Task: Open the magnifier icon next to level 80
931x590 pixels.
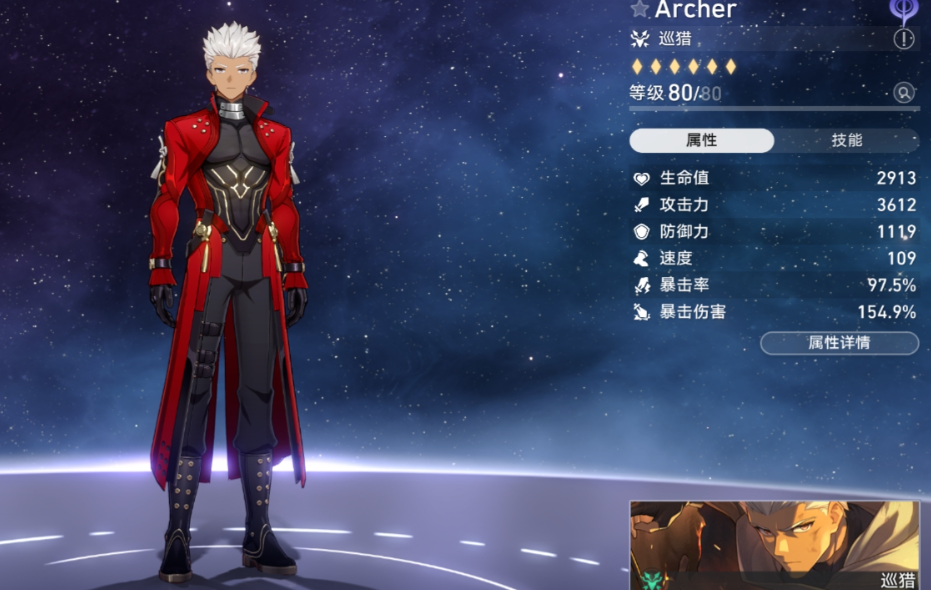Action: pyautogui.click(x=904, y=93)
